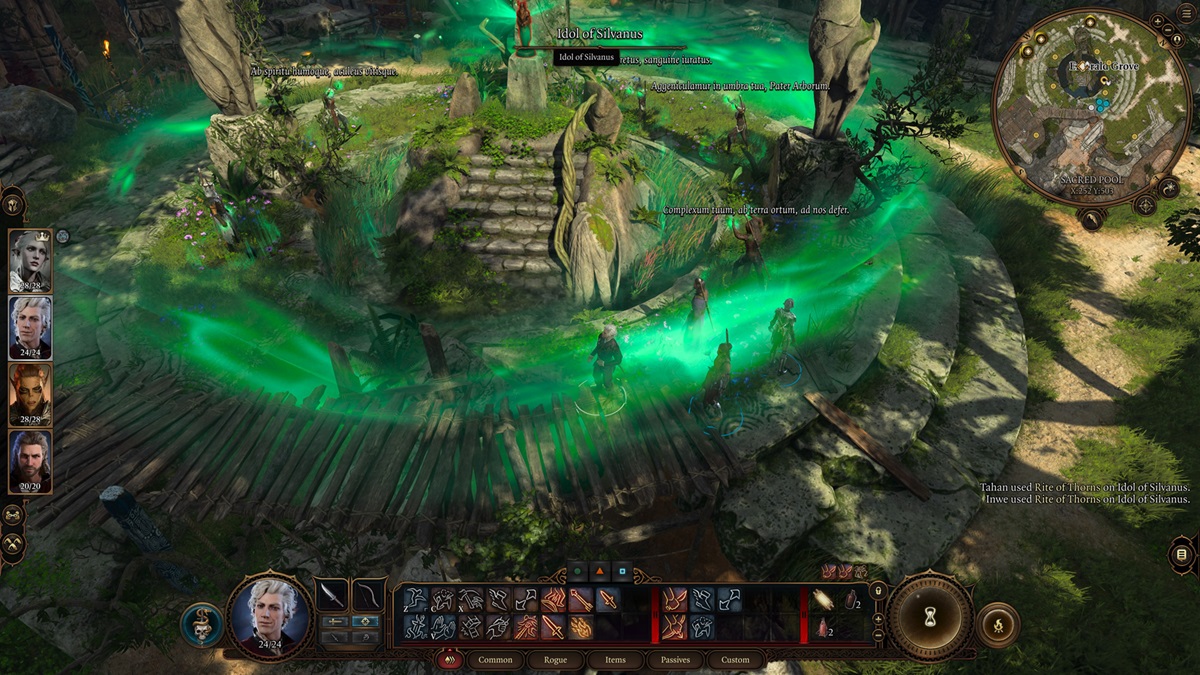
Task: Click the hourglass end turn button
Action: click(x=930, y=617)
